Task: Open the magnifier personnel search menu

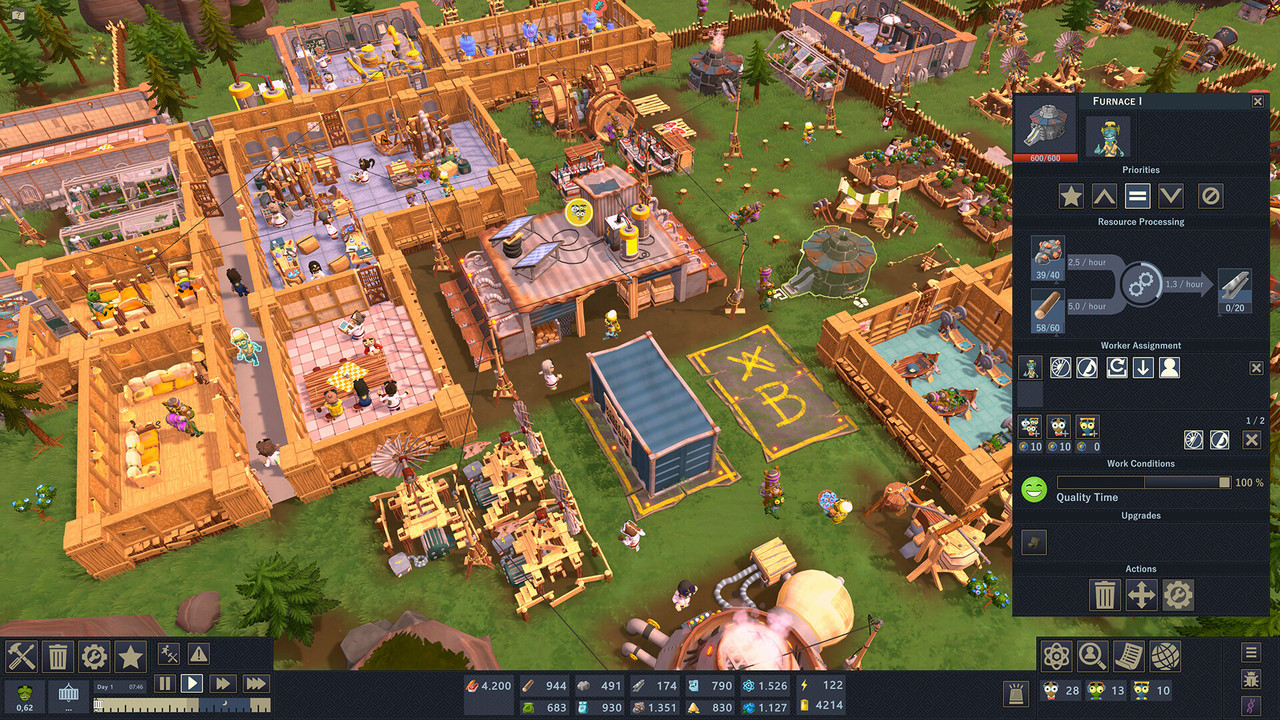Action: 1093,657
